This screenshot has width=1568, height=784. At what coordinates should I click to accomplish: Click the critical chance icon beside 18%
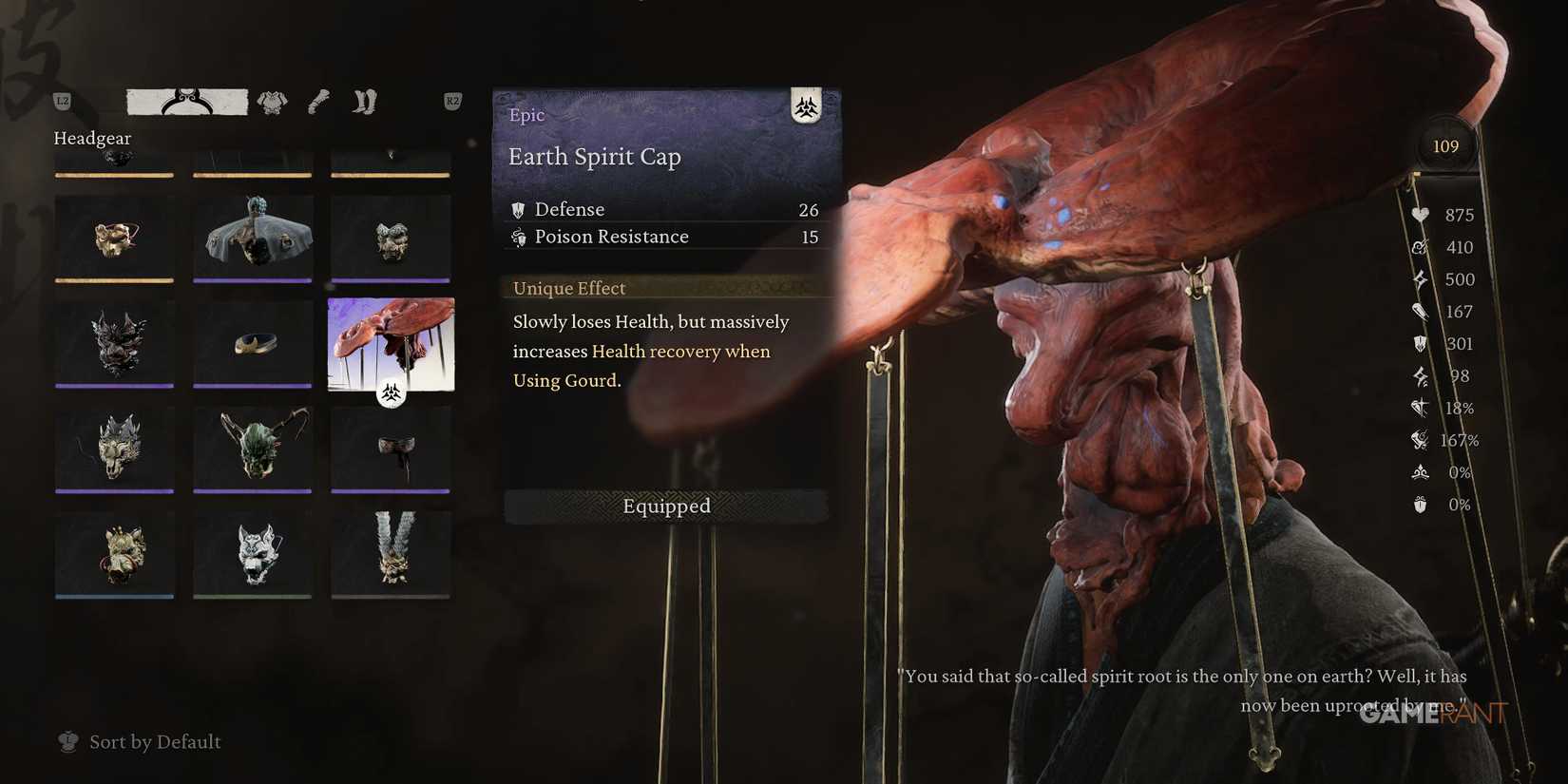[1420, 408]
